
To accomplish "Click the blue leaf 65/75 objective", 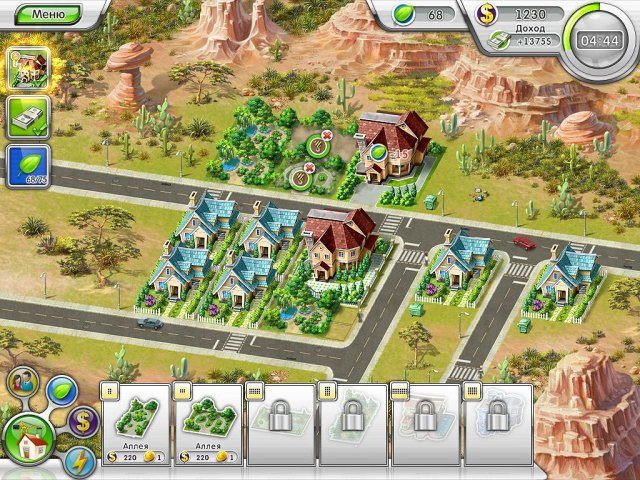I will pos(27,165).
